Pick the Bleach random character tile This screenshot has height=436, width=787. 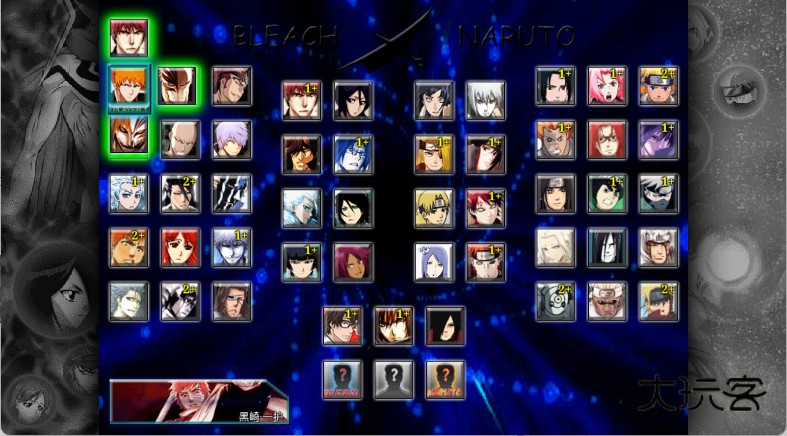tap(342, 380)
